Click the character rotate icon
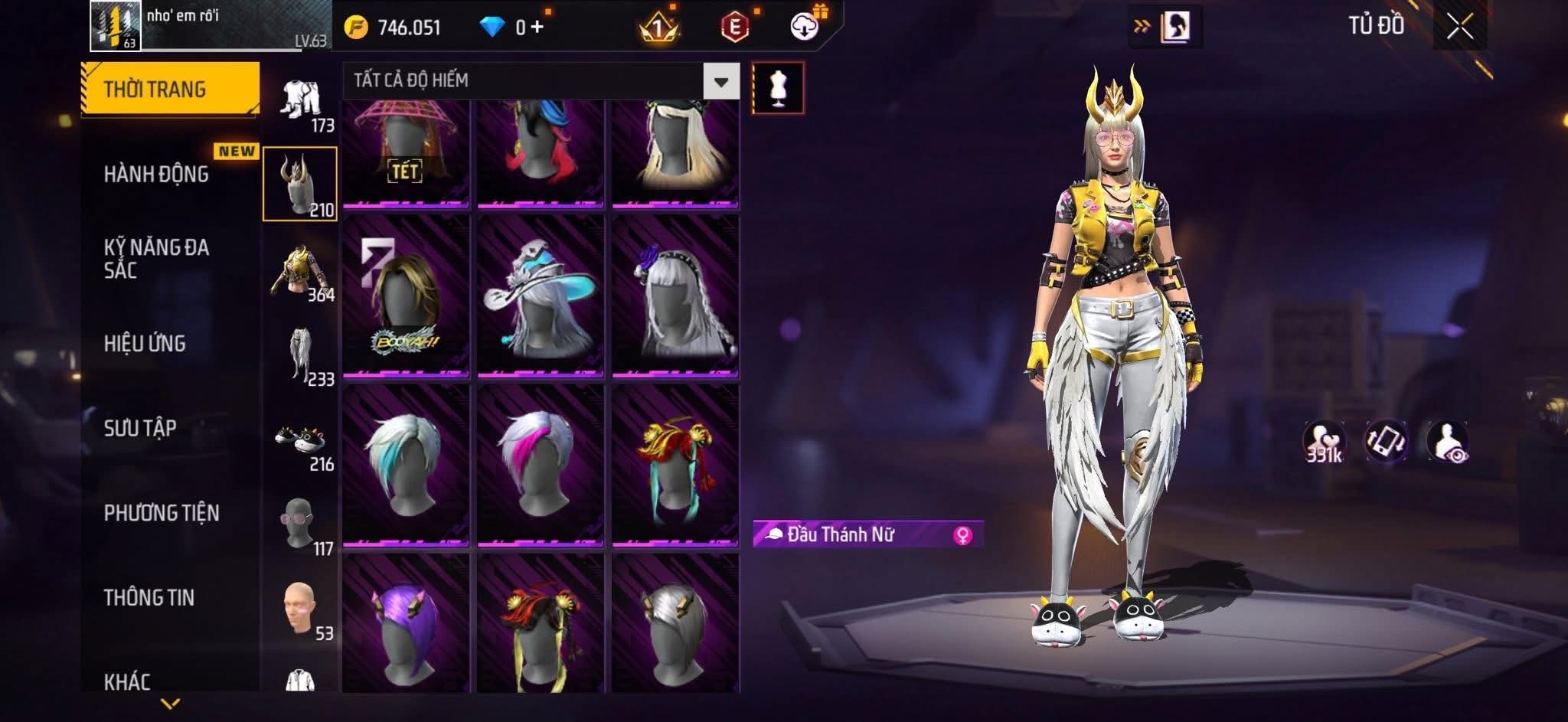Image resolution: width=1568 pixels, height=722 pixels. tap(1386, 441)
